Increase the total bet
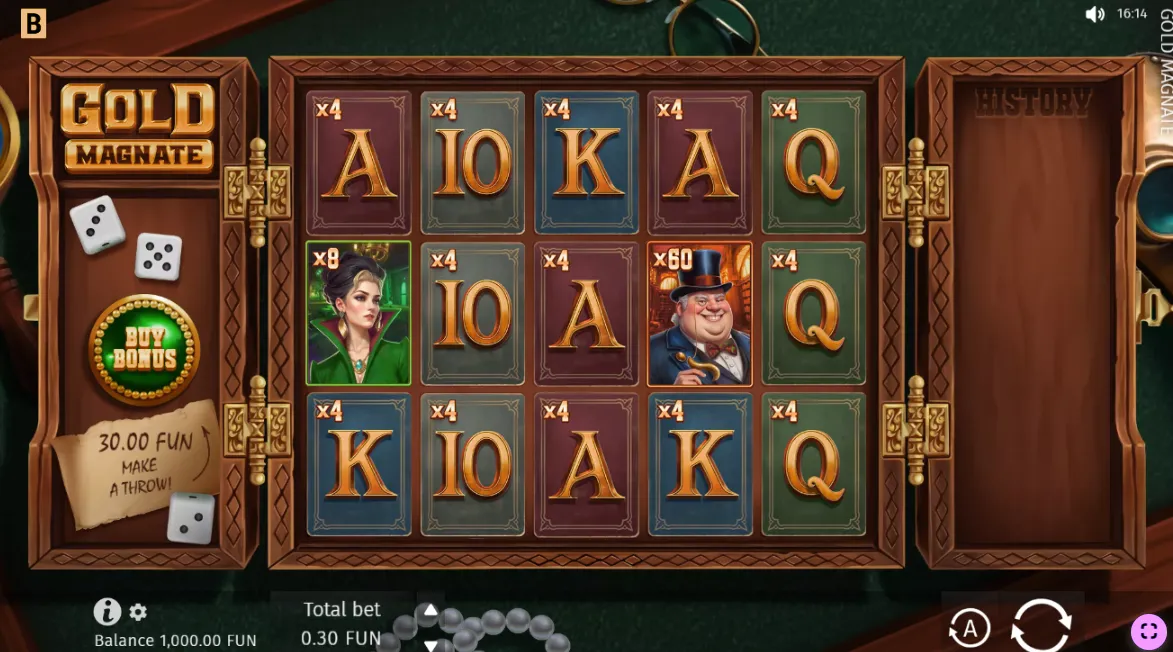Viewport: 1173px width, 652px height. pos(430,609)
